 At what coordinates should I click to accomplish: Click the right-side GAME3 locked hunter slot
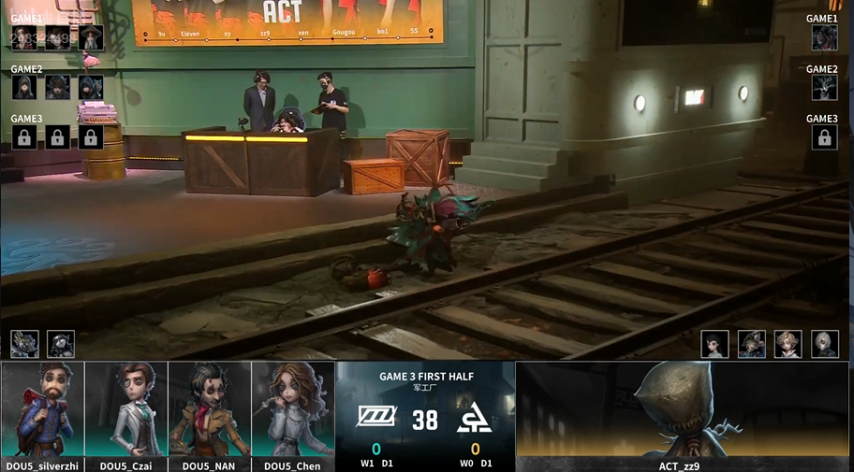pos(824,138)
